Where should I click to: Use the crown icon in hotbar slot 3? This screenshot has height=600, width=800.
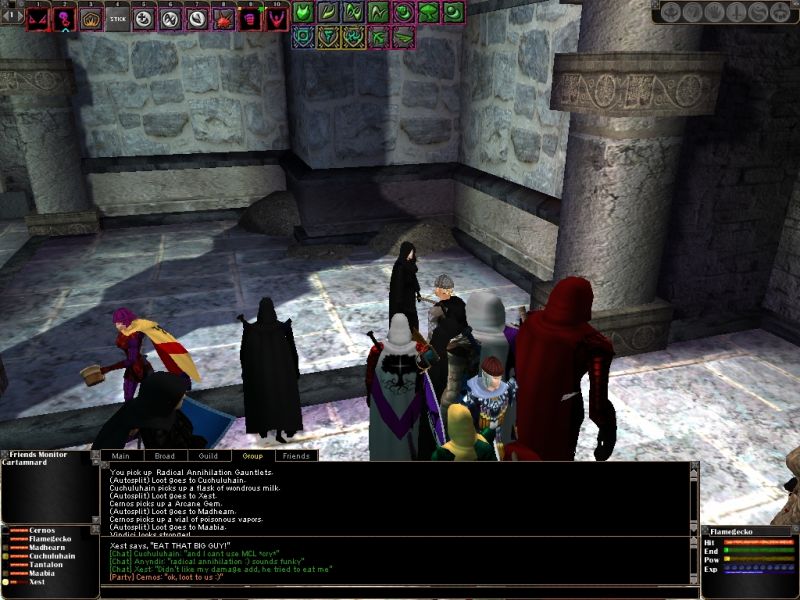91,19
